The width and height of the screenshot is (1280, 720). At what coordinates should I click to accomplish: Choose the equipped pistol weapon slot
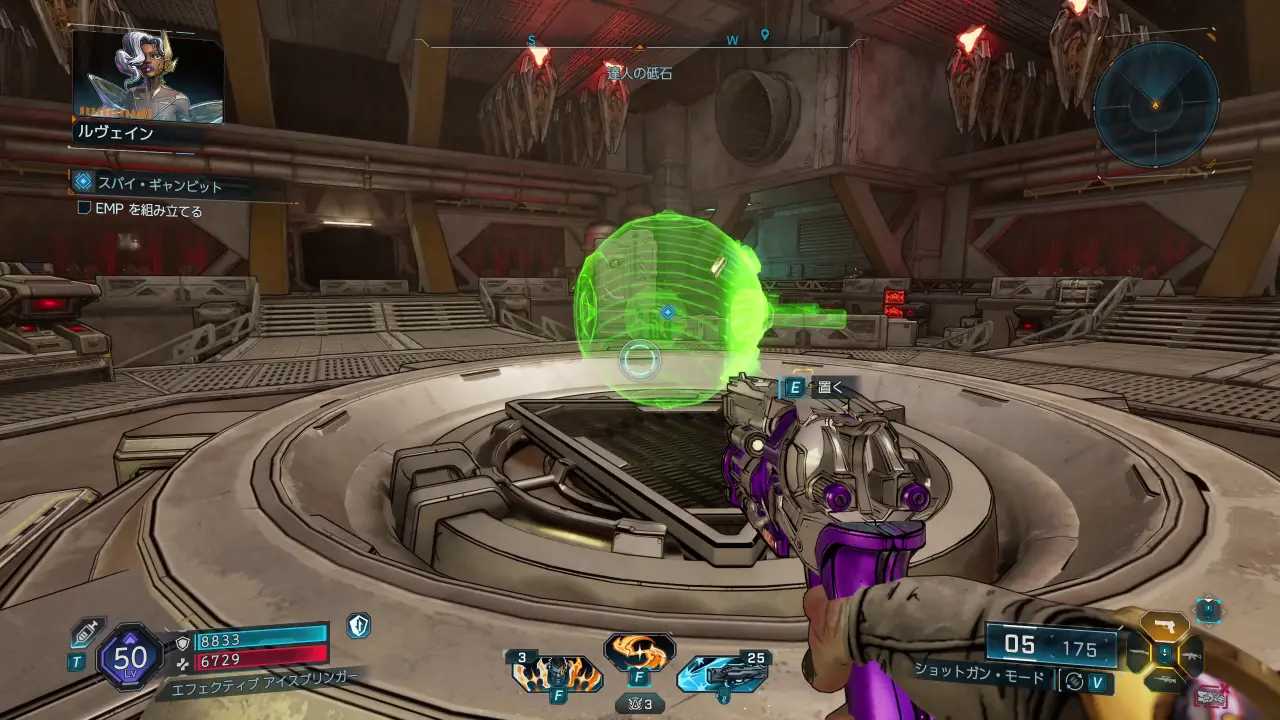[x=1164, y=626]
